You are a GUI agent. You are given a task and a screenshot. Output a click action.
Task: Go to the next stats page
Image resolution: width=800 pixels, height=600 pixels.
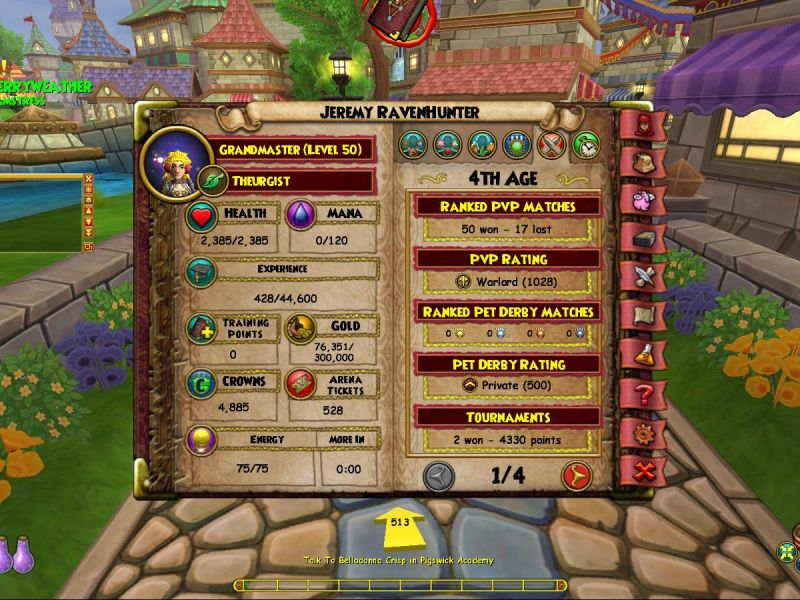click(576, 476)
